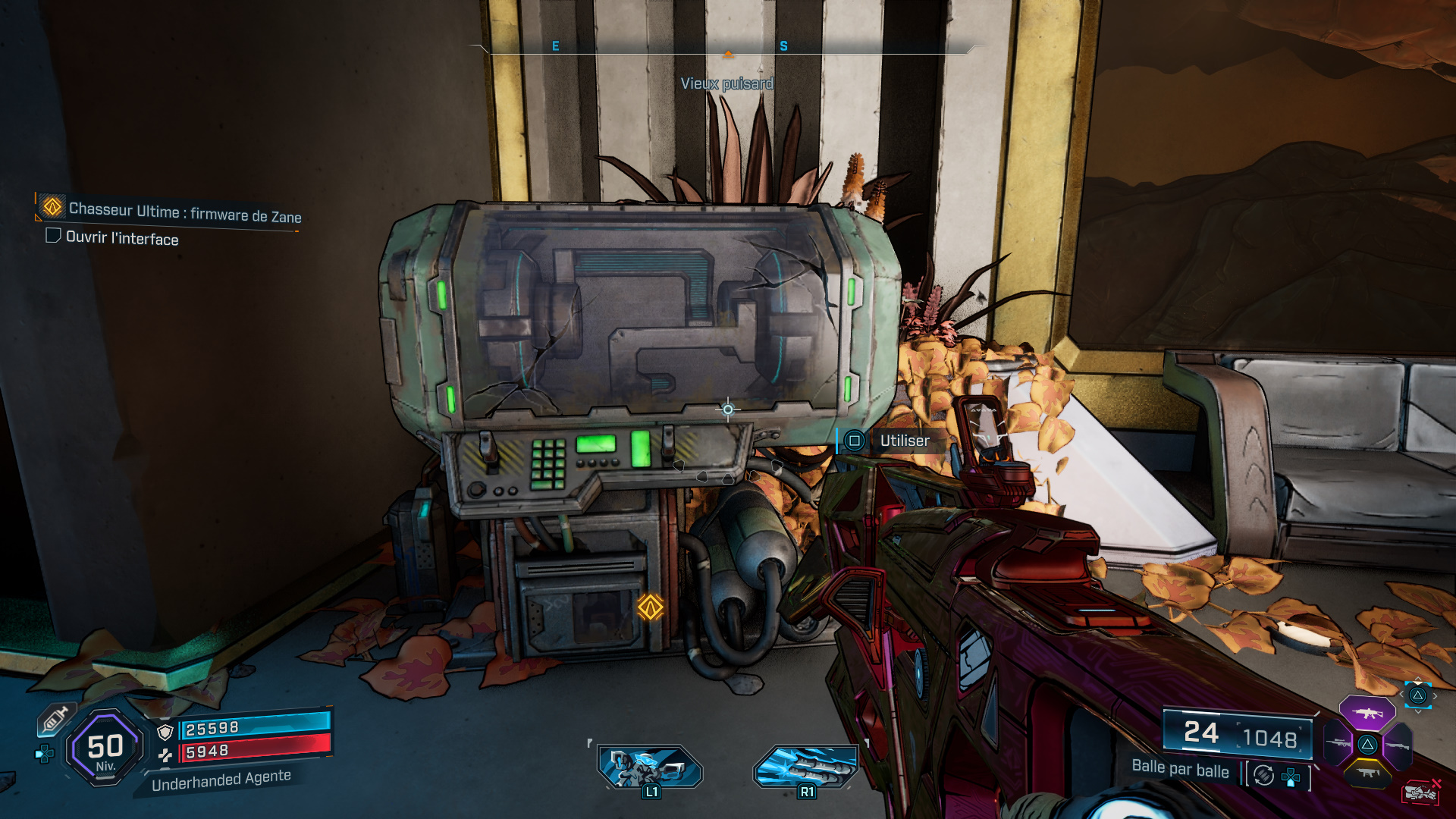1456x819 pixels.
Task: Select the yellow SMG weapon slot
Action: (1368, 772)
